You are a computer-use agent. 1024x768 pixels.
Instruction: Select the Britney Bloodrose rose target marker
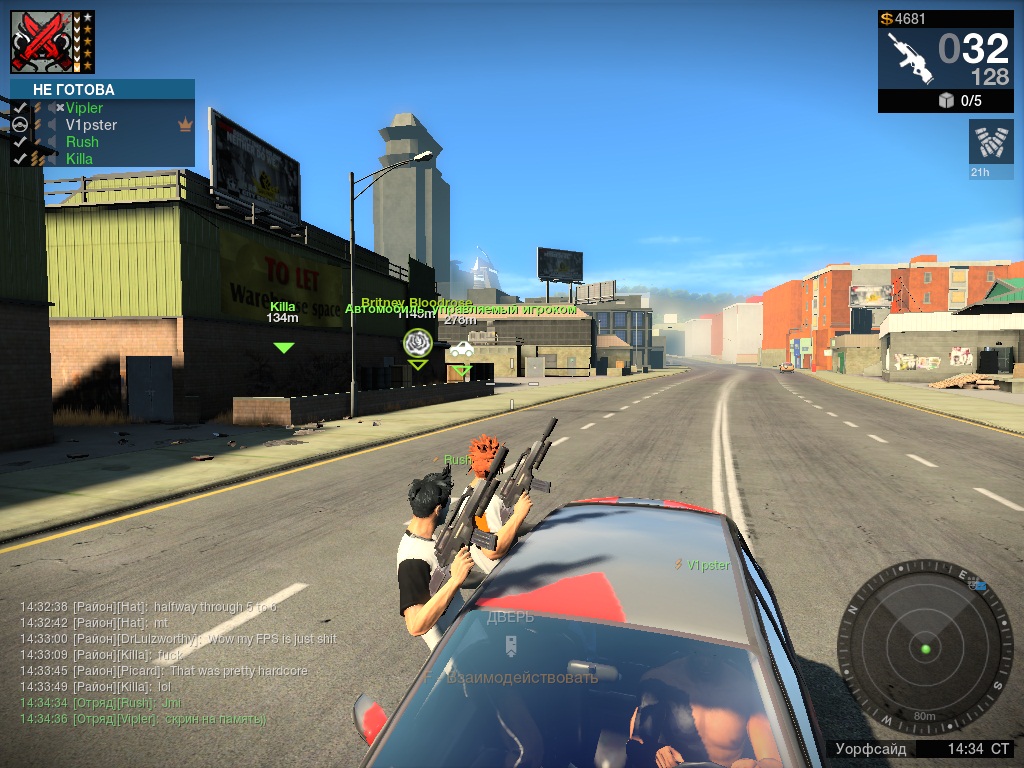tap(417, 342)
